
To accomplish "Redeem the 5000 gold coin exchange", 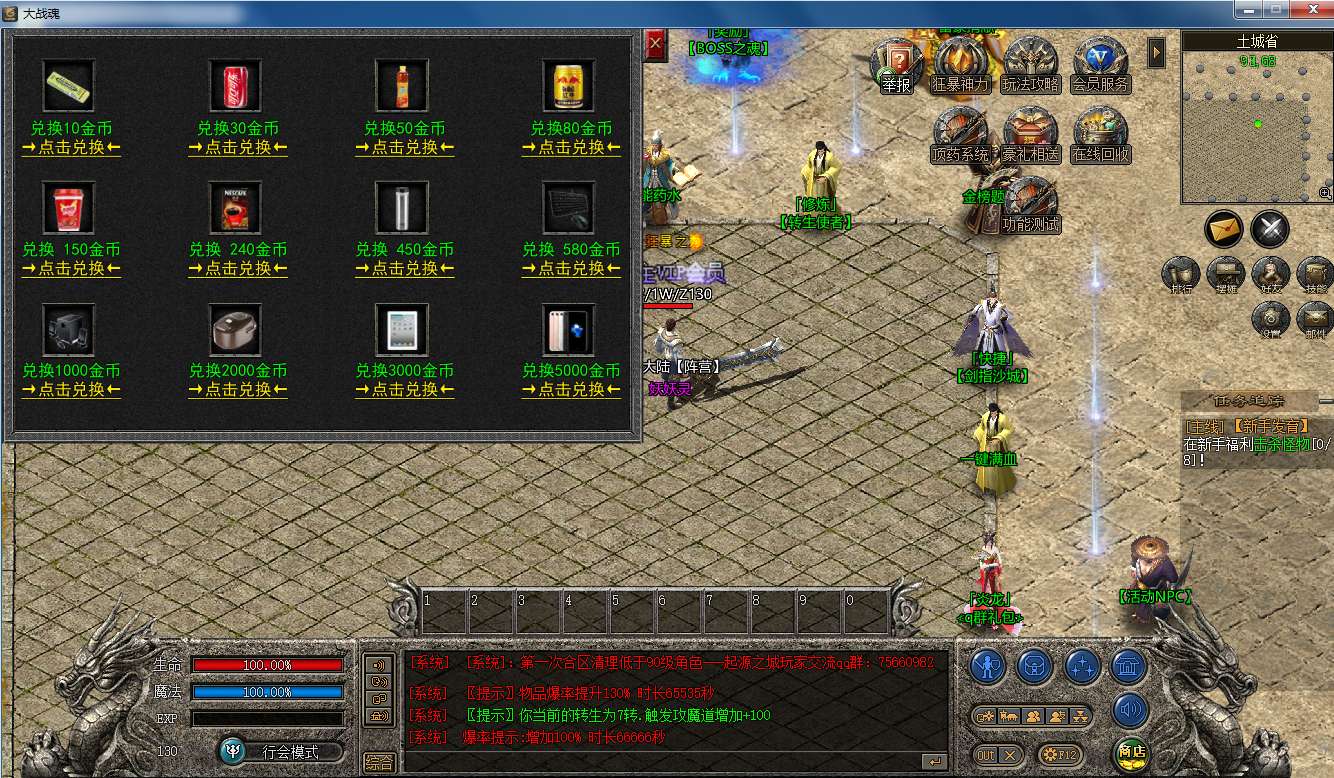I will [x=571, y=390].
